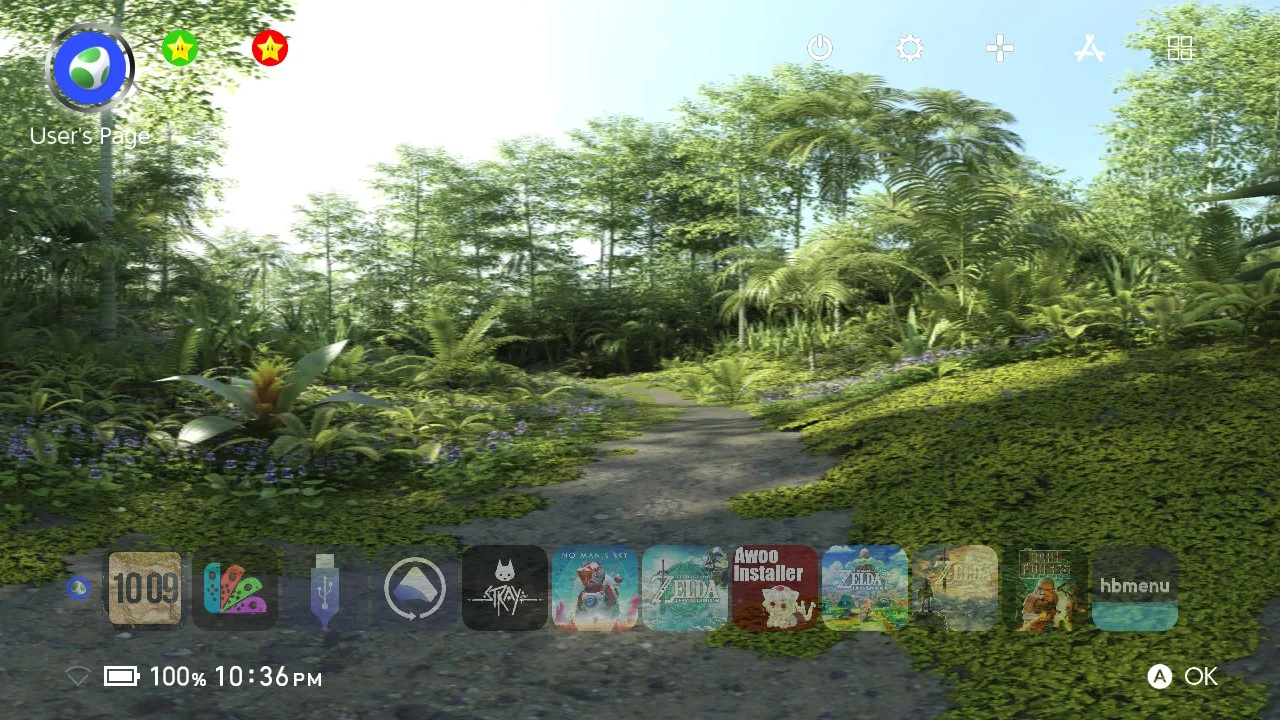Screen dimensions: 1280x720
Task: Open the four-square grid icon
Action: click(x=1180, y=48)
